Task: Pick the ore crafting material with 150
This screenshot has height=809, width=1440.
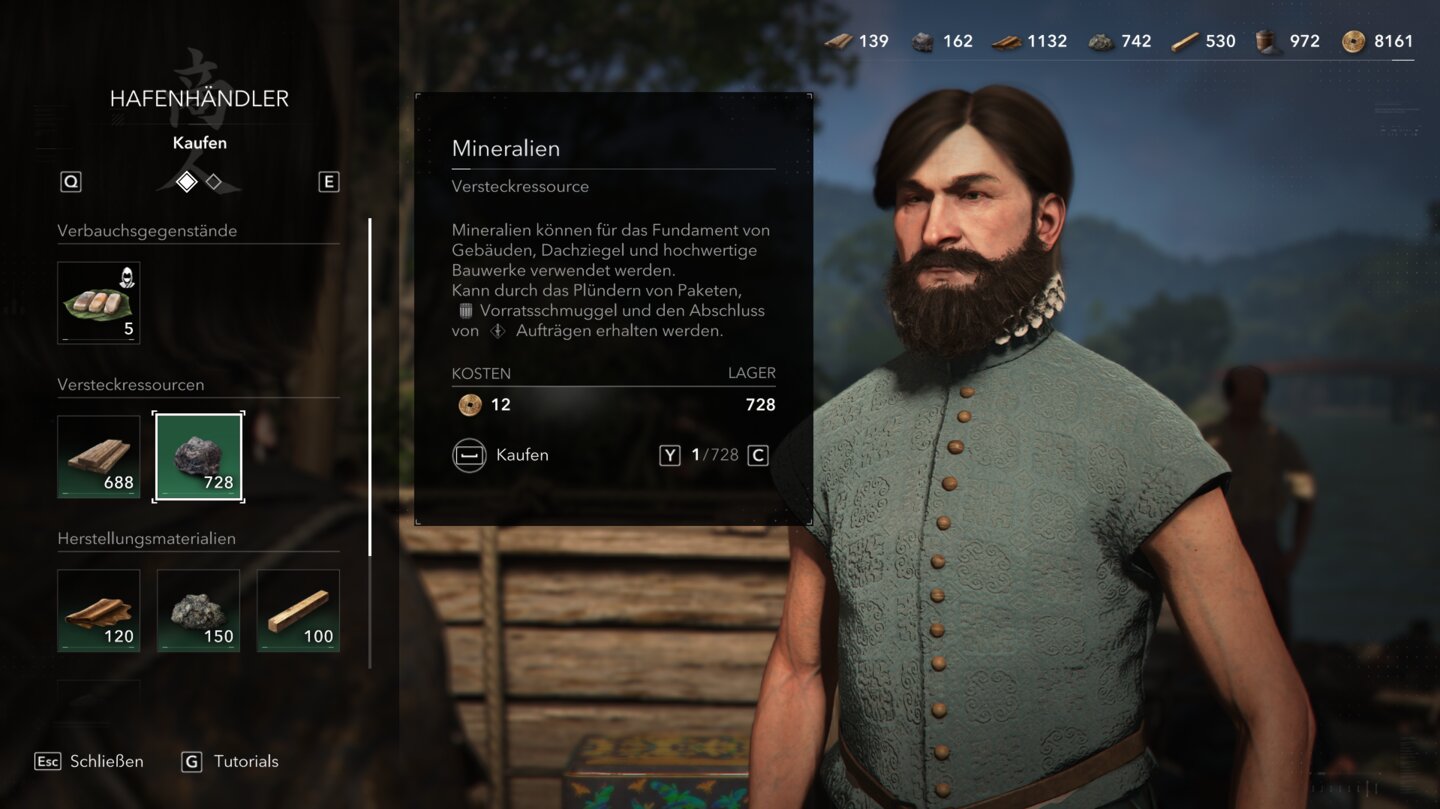Action: 198,610
